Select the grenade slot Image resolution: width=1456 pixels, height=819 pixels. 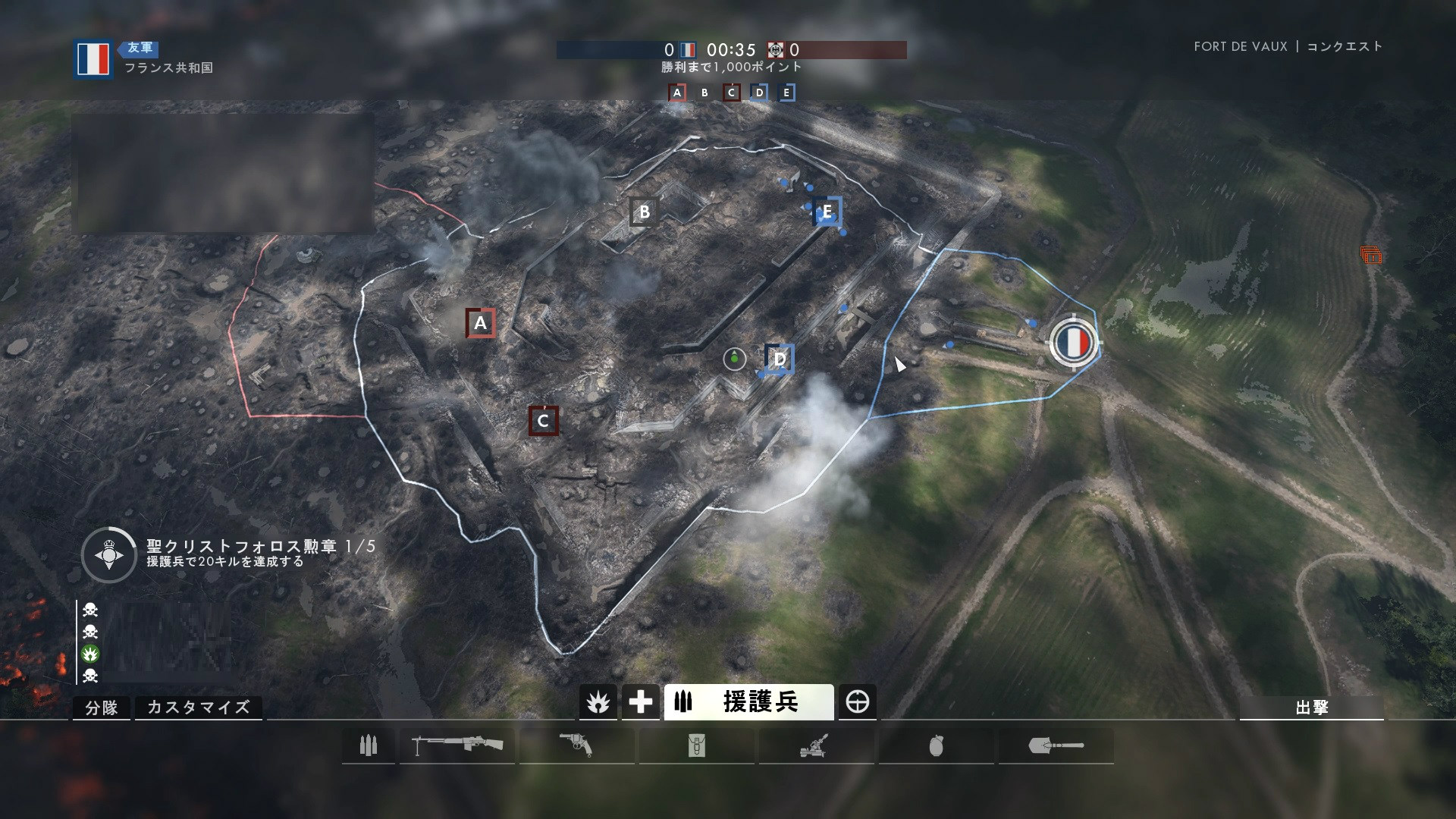coord(936,746)
